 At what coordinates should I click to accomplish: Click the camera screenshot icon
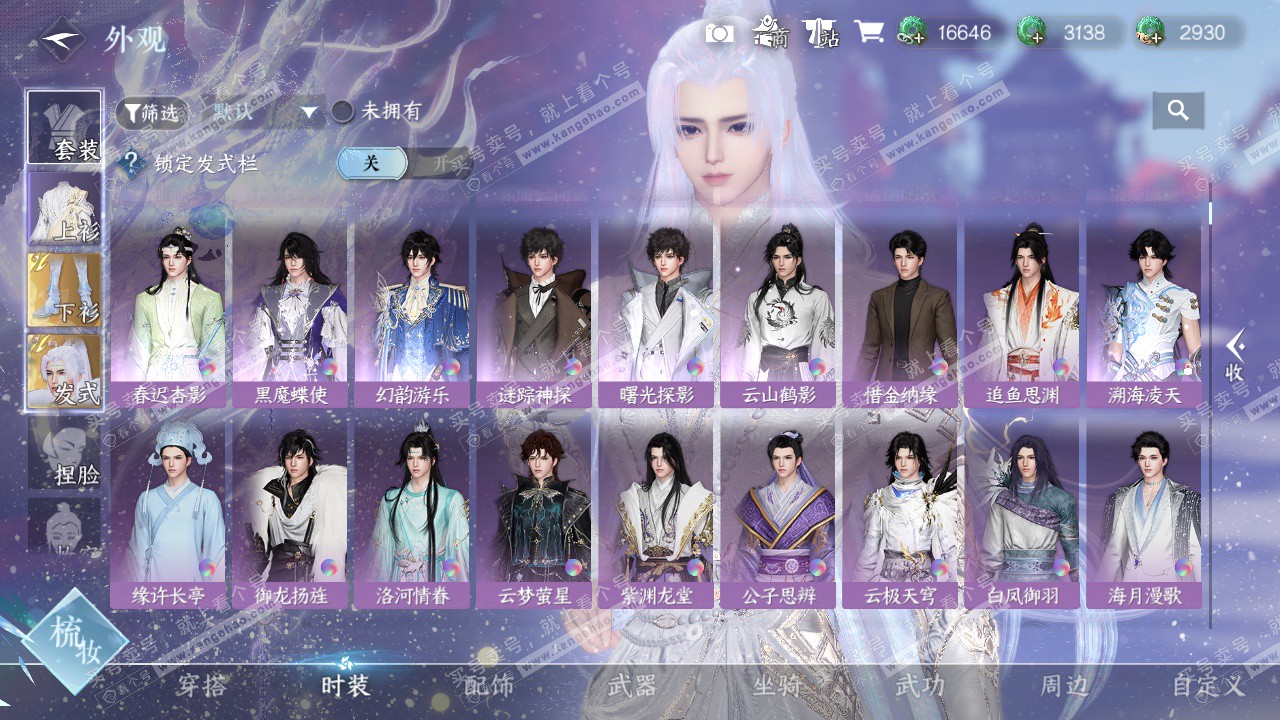[x=719, y=33]
